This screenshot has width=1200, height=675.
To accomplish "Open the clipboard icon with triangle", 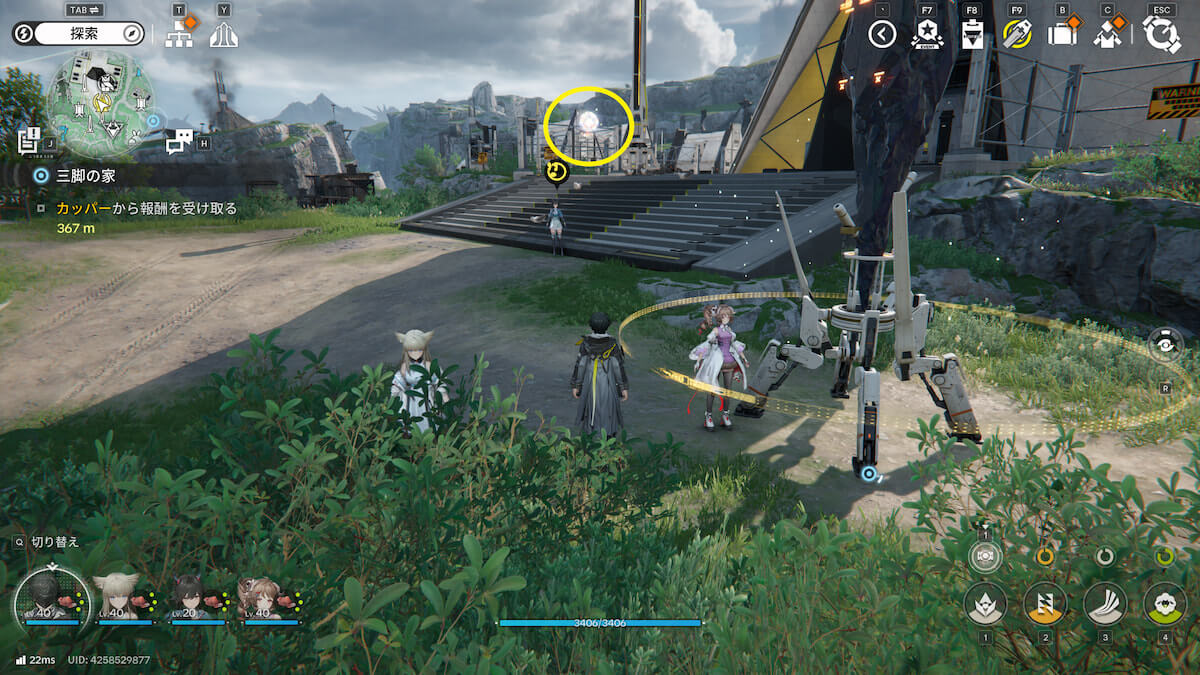I will 972,35.
